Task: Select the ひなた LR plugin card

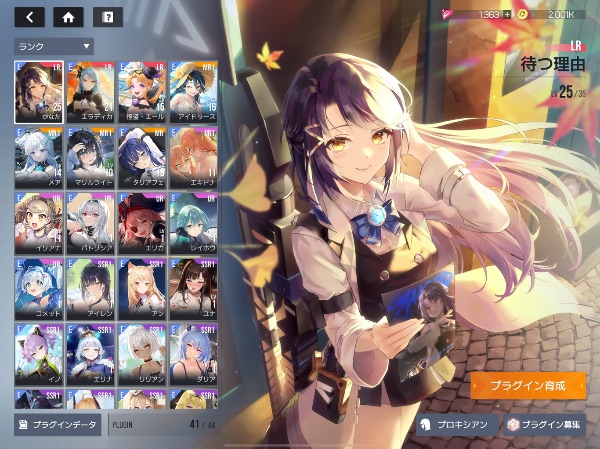Action: (x=40, y=90)
